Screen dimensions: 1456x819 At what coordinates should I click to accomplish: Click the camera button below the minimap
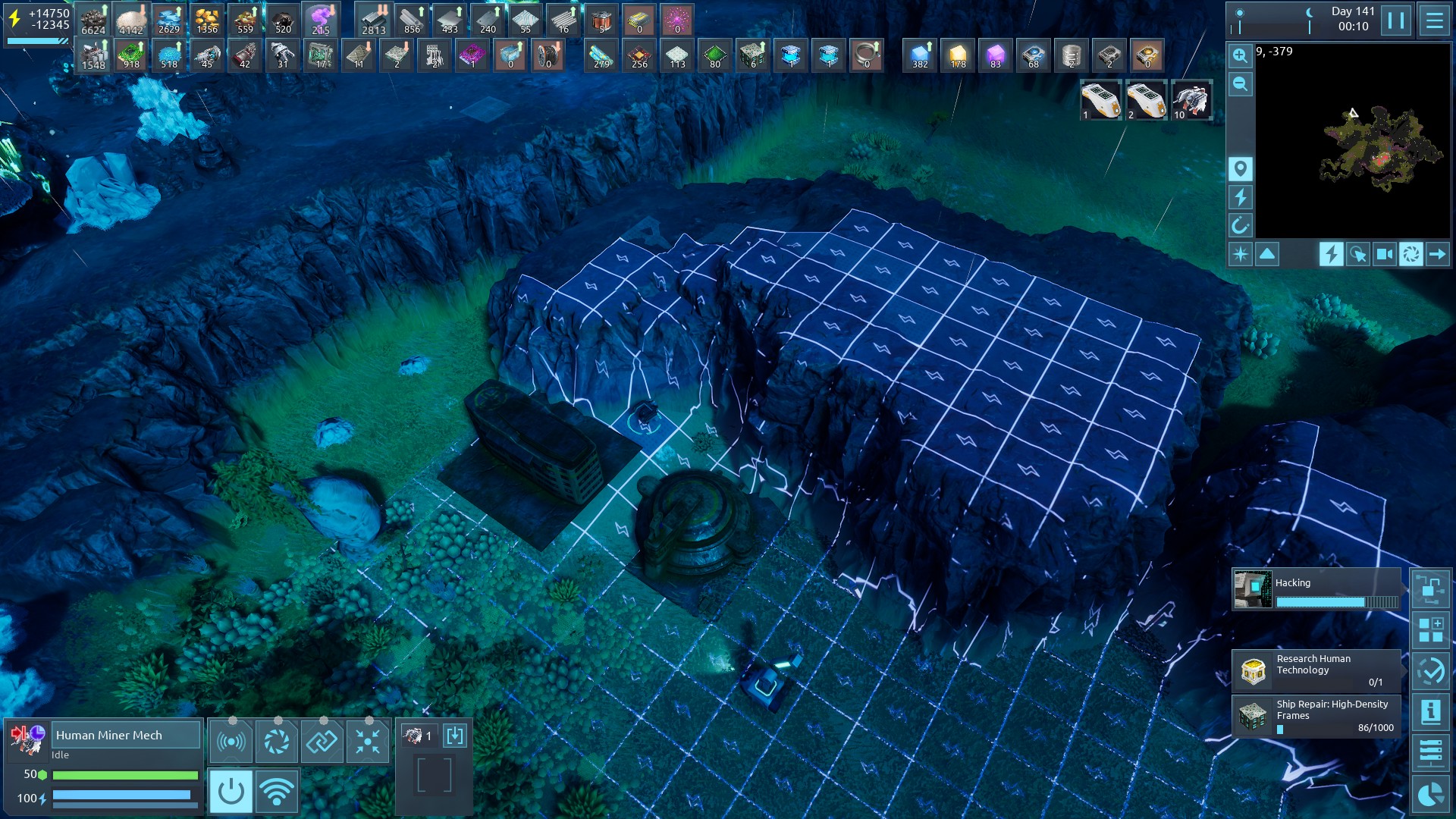(1384, 254)
